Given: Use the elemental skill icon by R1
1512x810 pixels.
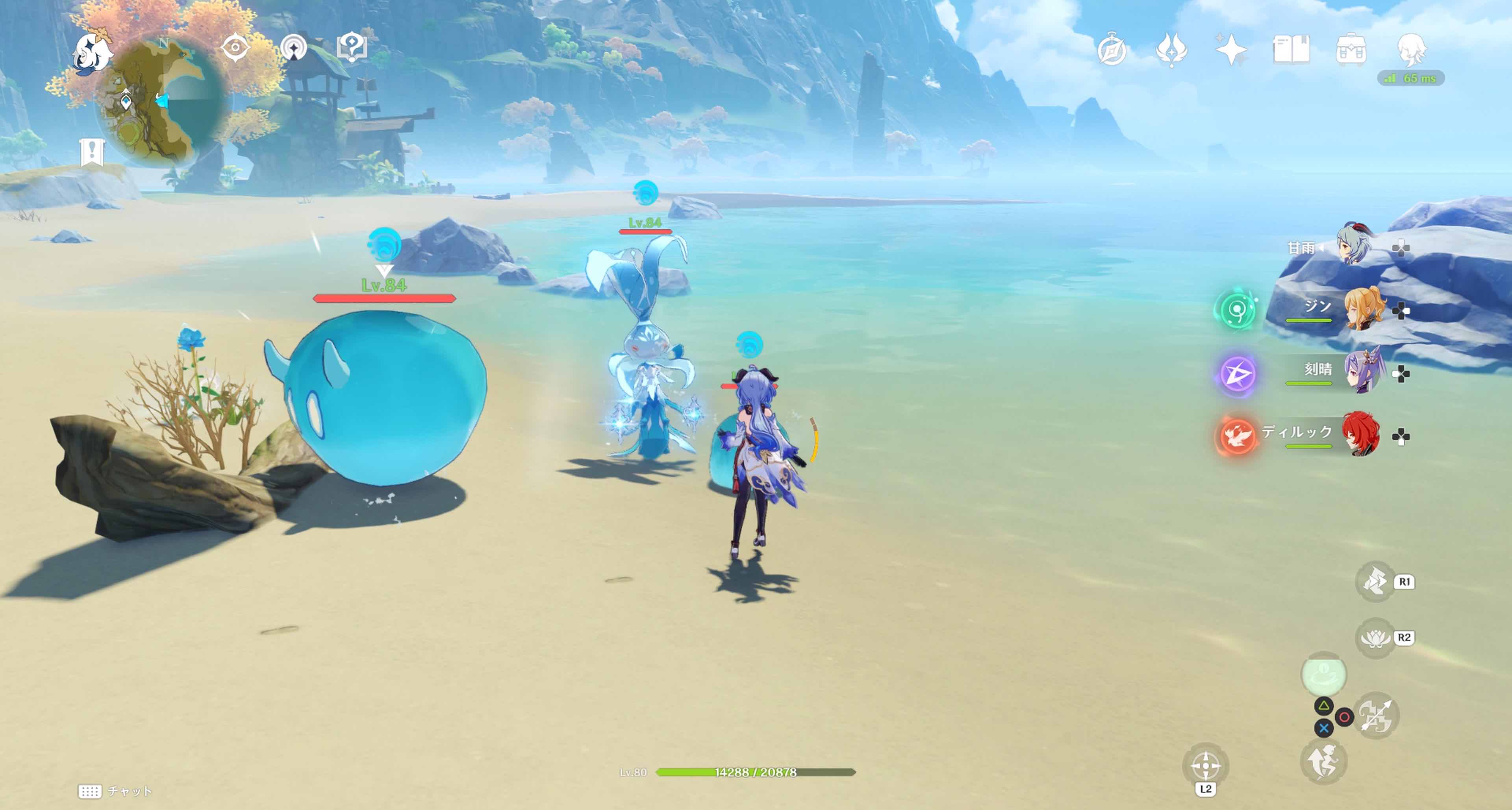Looking at the screenshot, I should (x=1375, y=582).
